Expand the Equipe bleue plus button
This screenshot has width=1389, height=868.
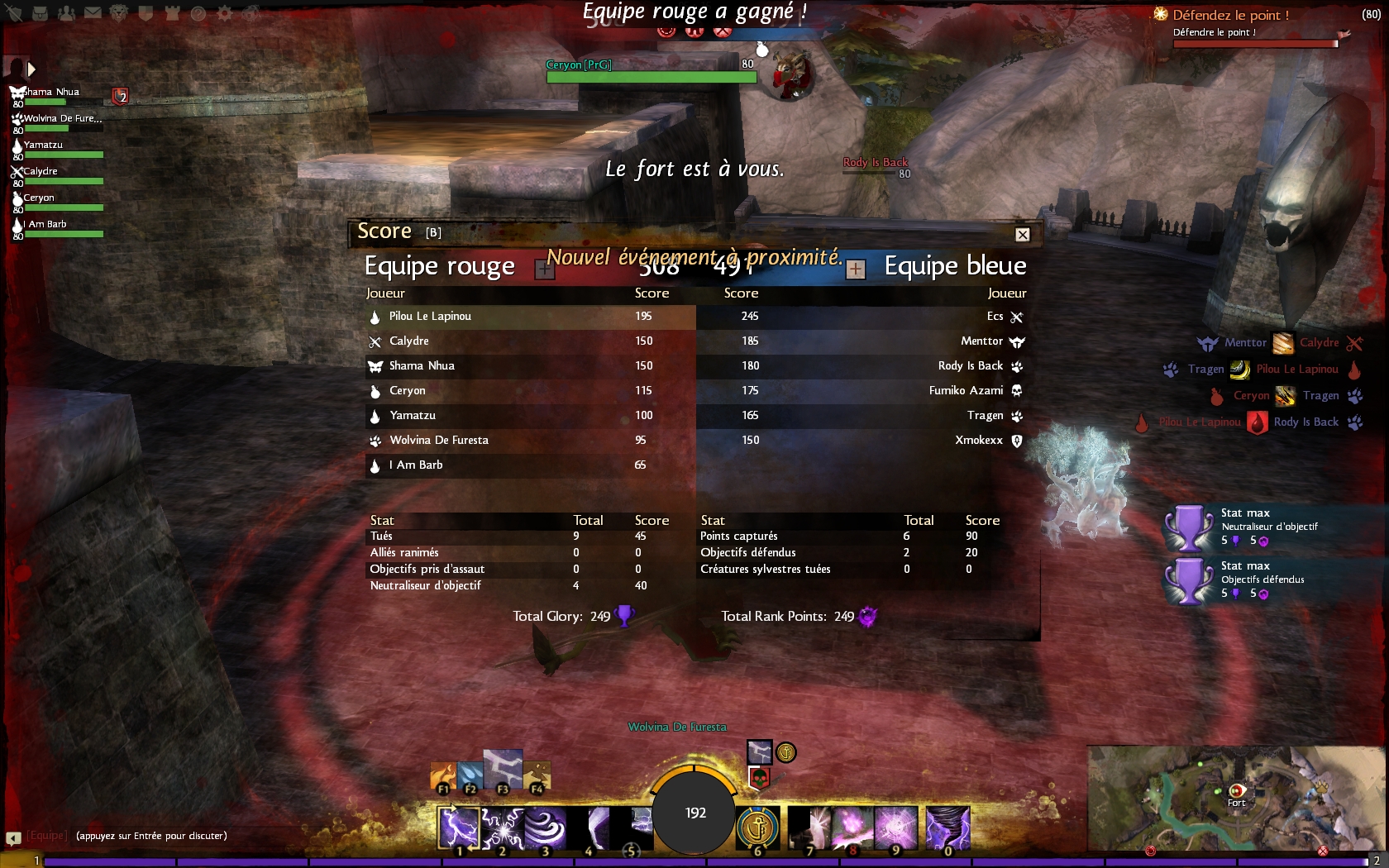[x=856, y=269]
